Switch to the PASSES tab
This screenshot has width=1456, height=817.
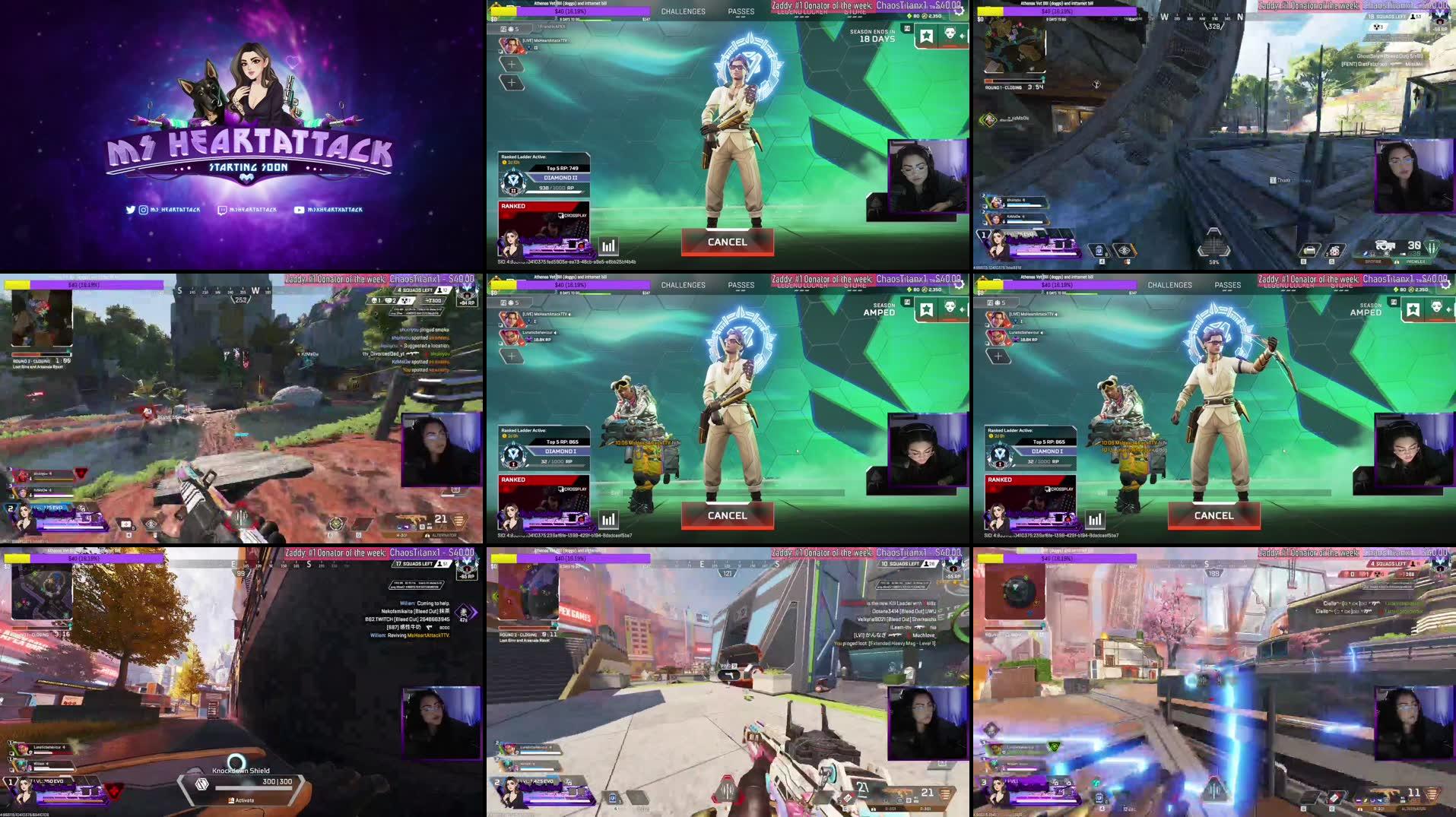pos(741,11)
